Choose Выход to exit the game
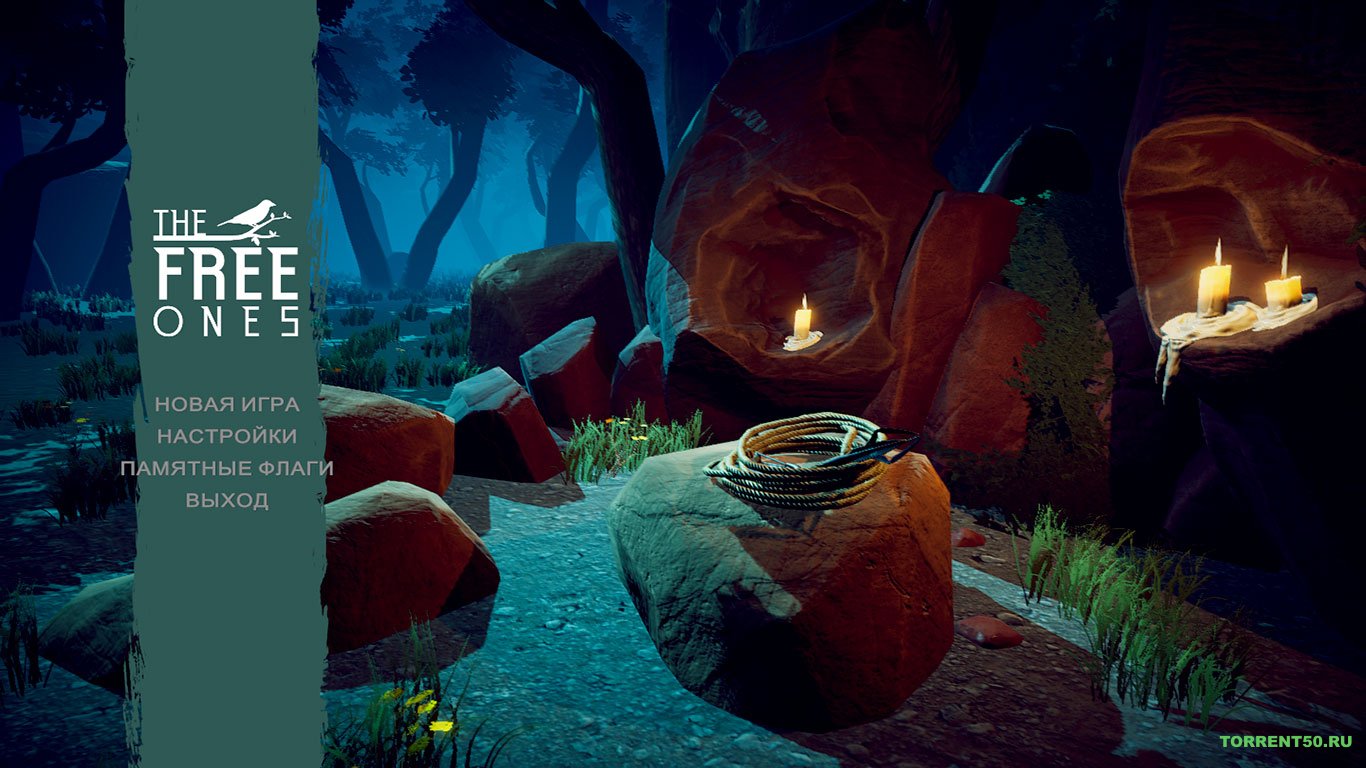This screenshot has width=1366, height=768. point(227,500)
